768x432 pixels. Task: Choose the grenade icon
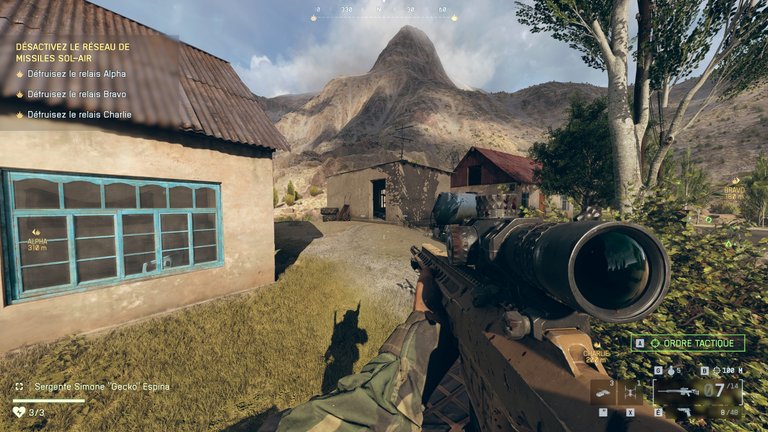(x=671, y=370)
